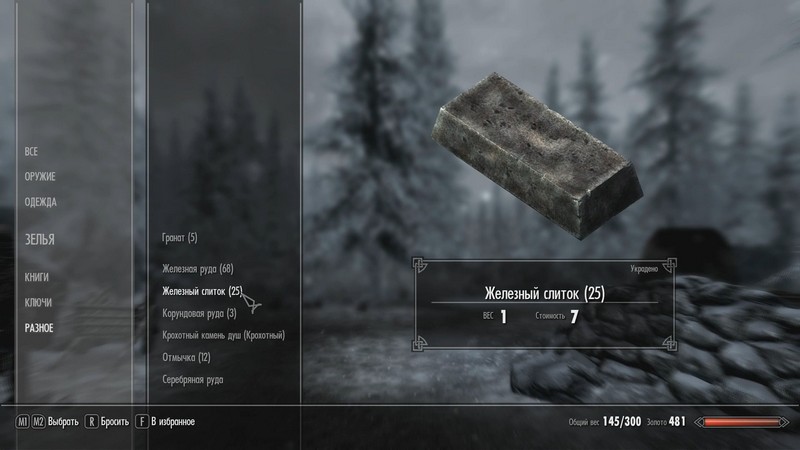Choose Серебряная руда in the item list
800x450 pixels.
click(x=193, y=380)
